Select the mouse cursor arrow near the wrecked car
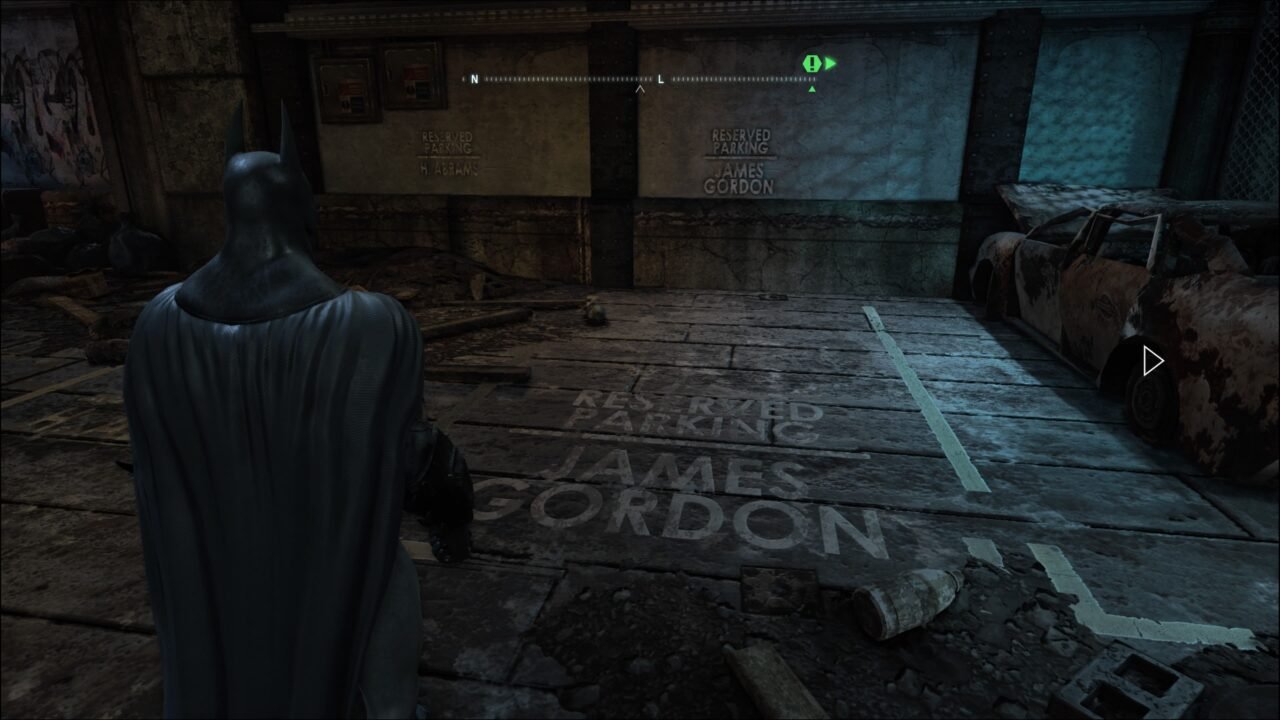 coord(1152,360)
